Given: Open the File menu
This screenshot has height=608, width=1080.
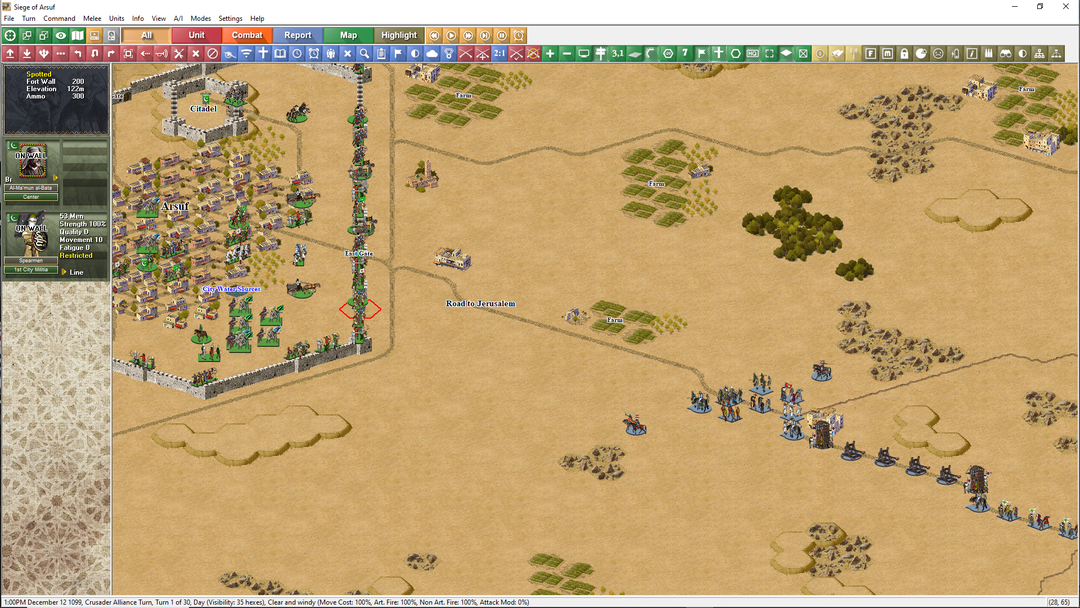Looking at the screenshot, I should click(9, 18).
